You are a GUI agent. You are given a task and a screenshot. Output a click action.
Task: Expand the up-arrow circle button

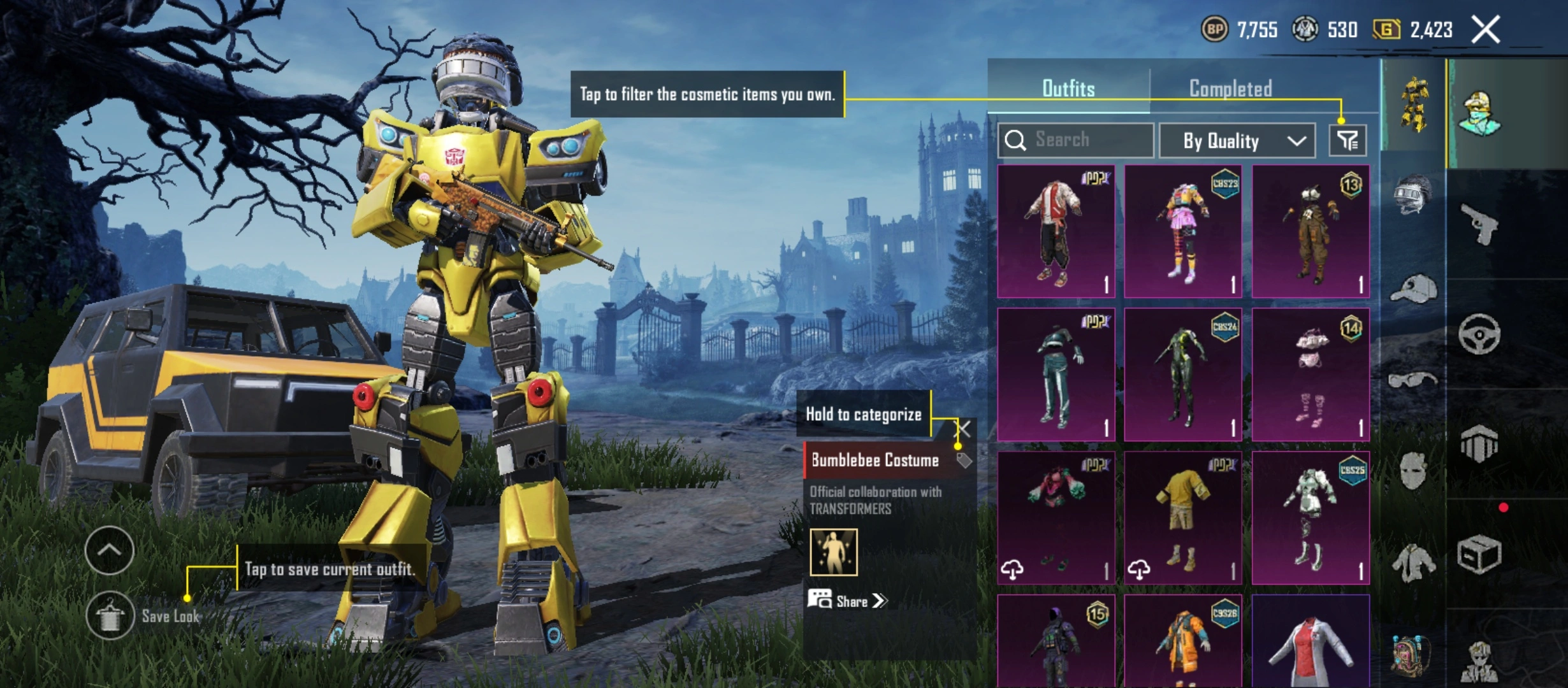click(109, 550)
